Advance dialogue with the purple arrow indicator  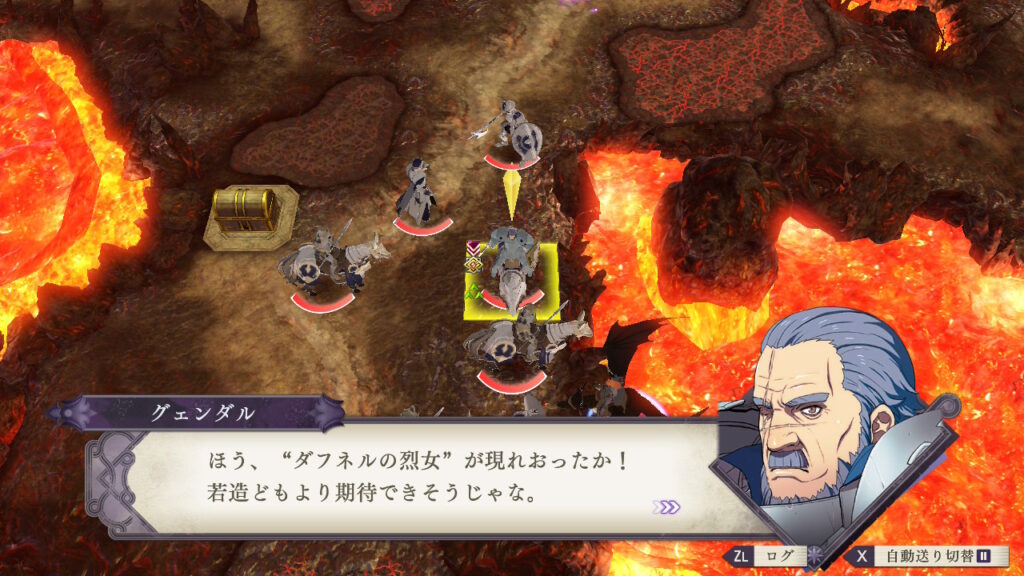click(666, 507)
